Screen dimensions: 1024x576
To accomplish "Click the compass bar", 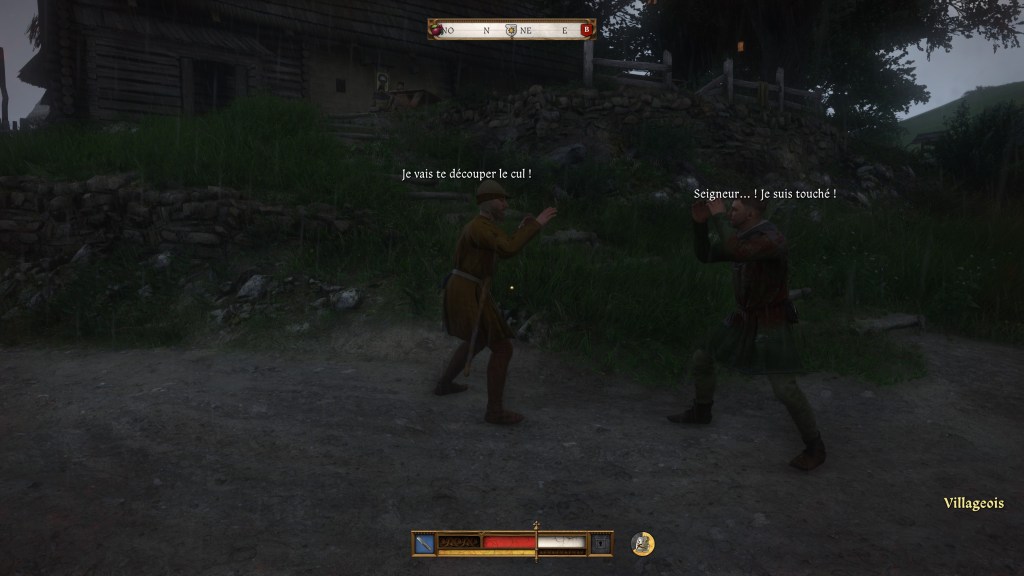I will point(511,30).
